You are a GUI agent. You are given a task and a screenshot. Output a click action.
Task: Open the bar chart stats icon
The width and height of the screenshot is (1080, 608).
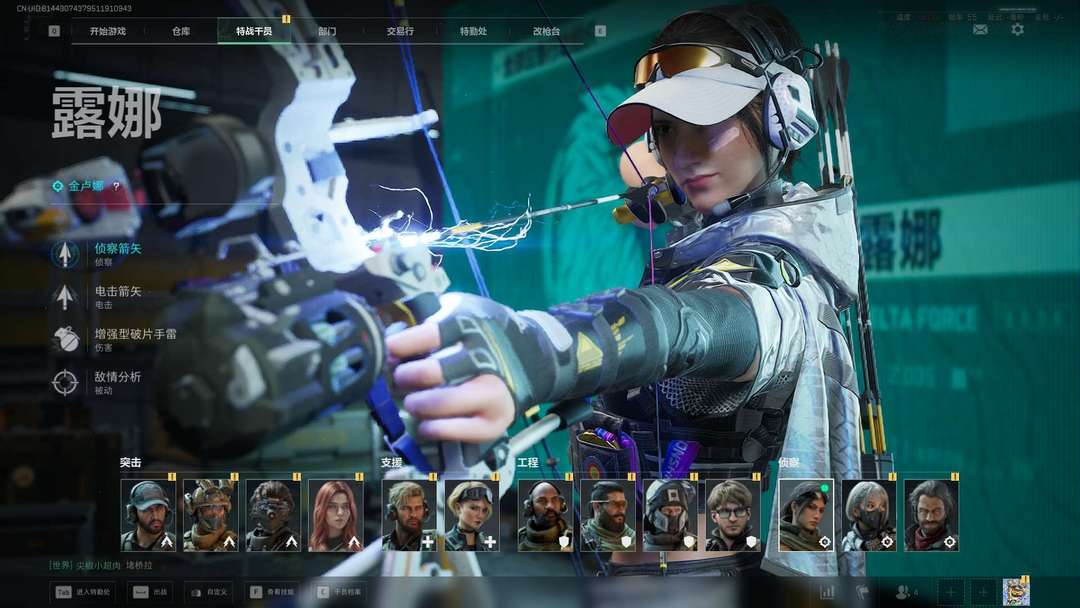click(x=827, y=592)
